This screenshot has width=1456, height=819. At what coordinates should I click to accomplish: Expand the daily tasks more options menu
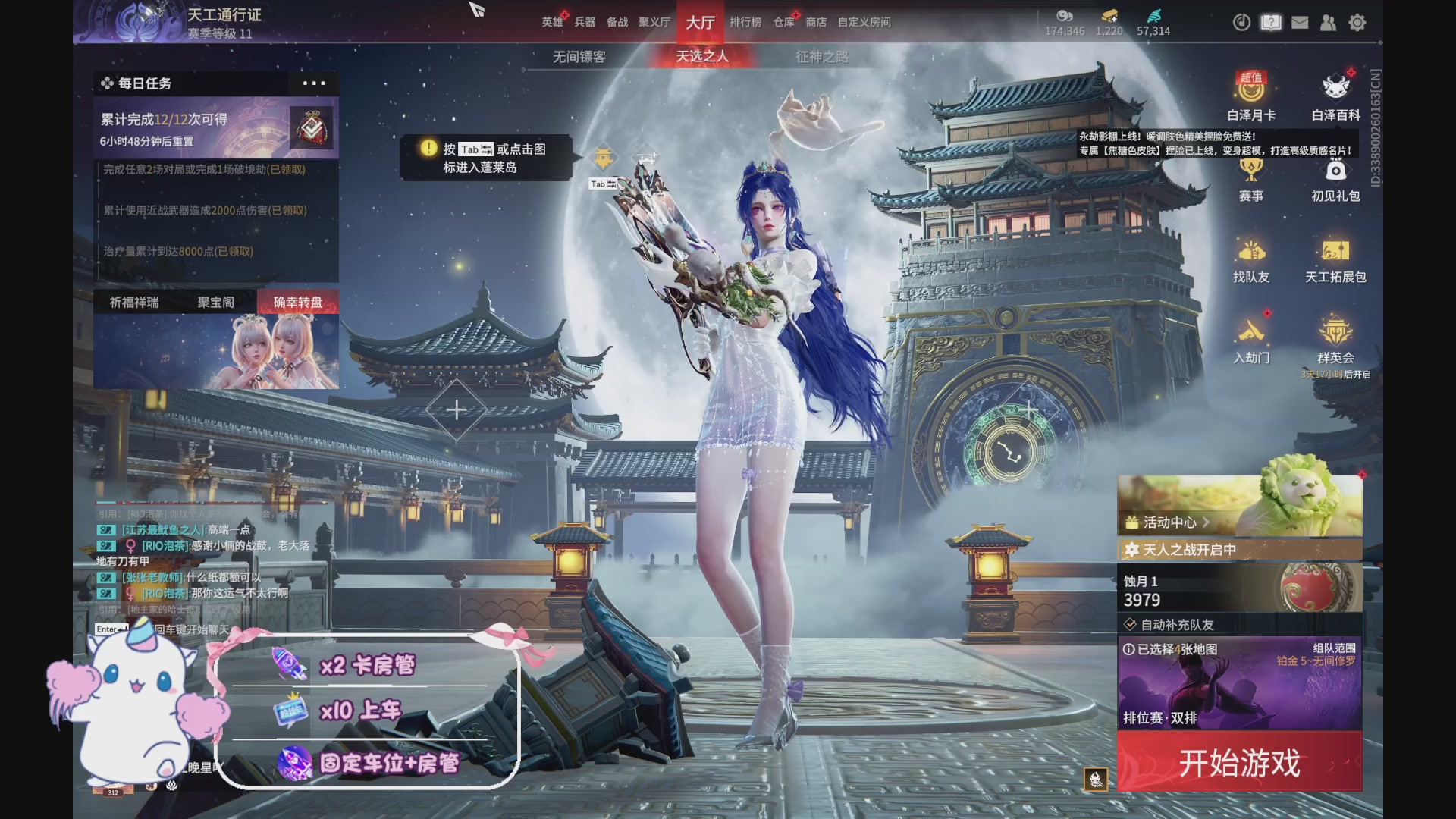point(313,84)
